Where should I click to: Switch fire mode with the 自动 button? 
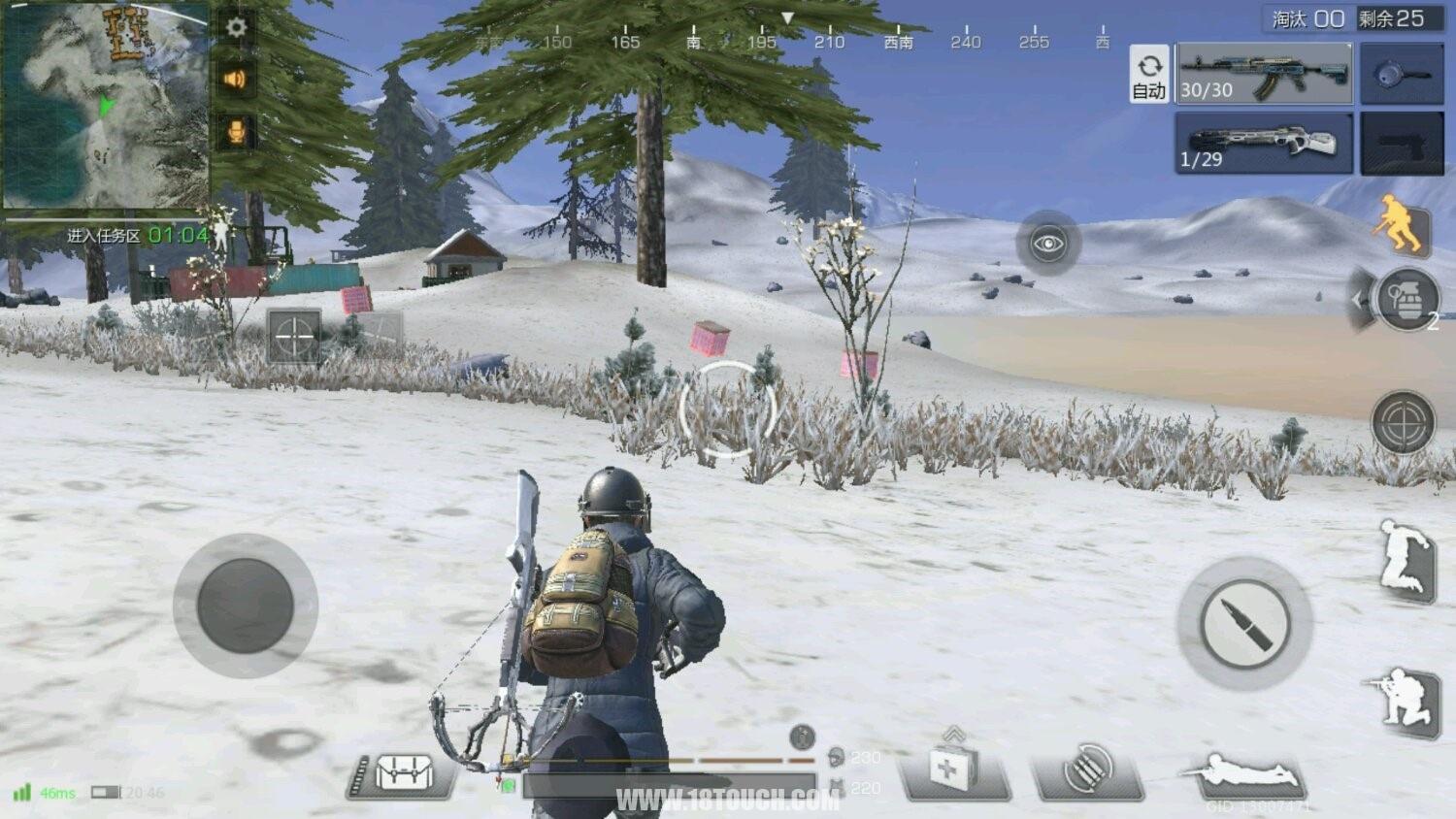[x=1149, y=75]
